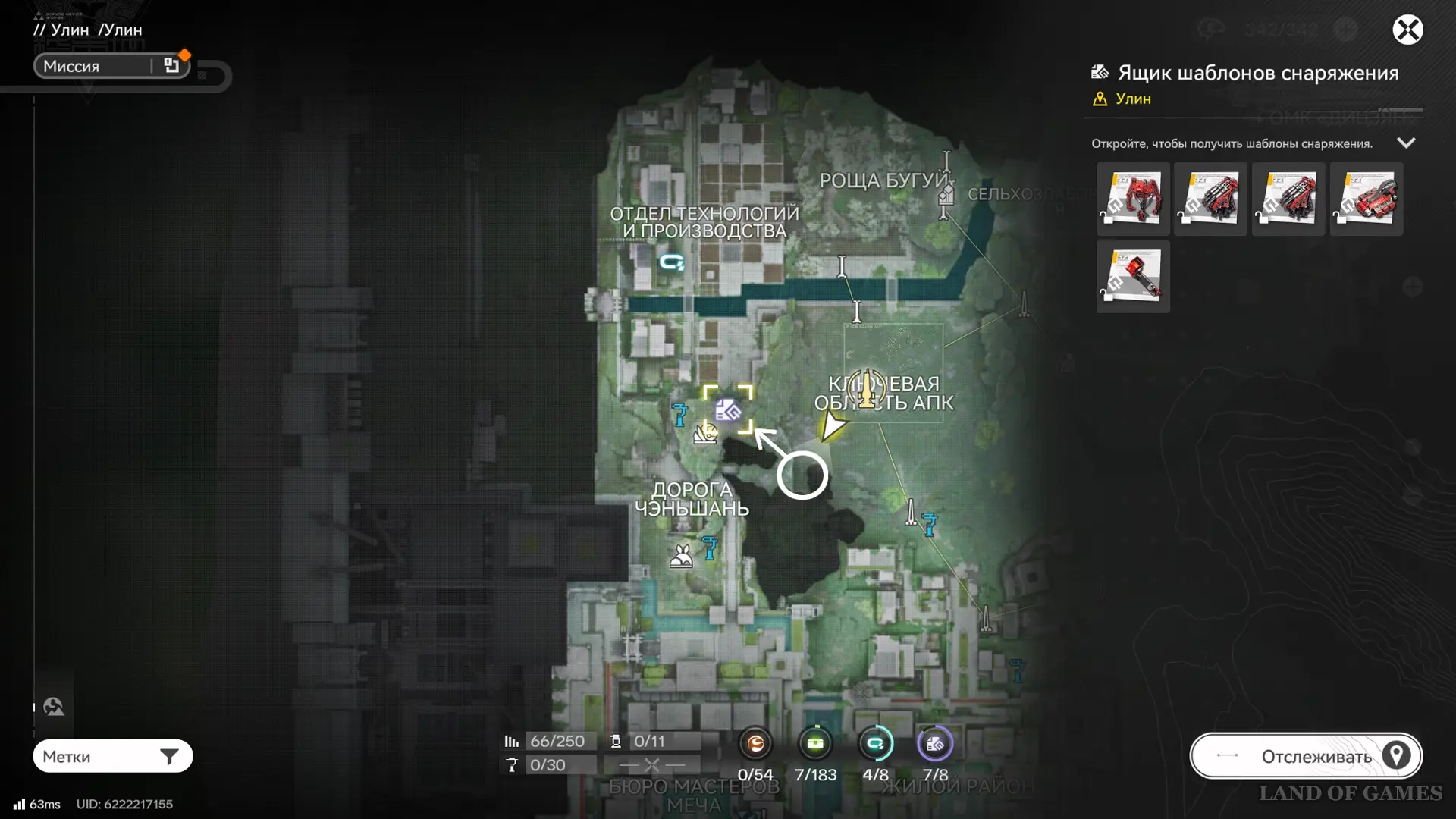1456x819 pixels.
Task: Collapse the chest description chevron
Action: coord(1406,143)
